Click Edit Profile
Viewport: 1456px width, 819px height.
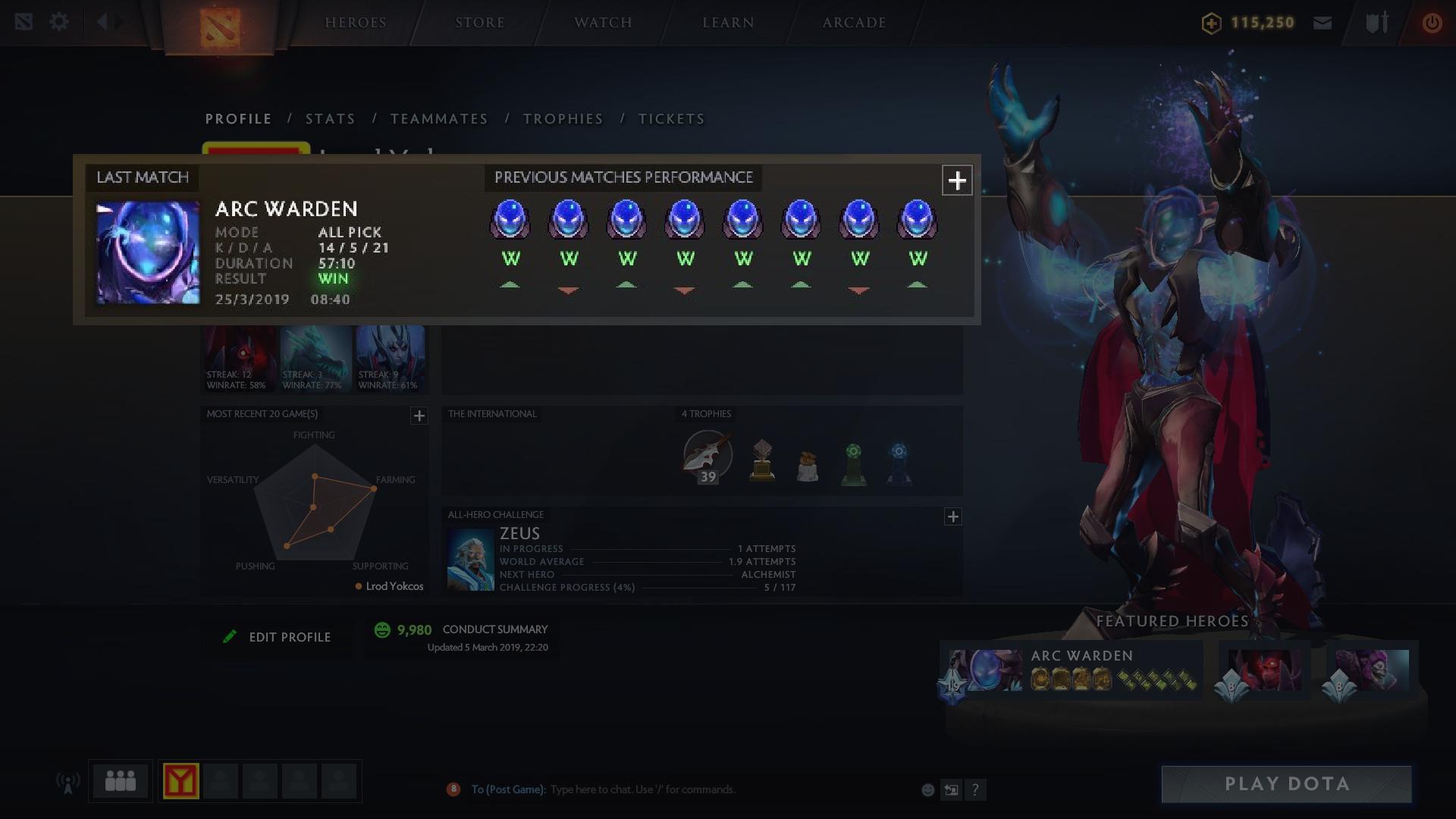point(278,637)
